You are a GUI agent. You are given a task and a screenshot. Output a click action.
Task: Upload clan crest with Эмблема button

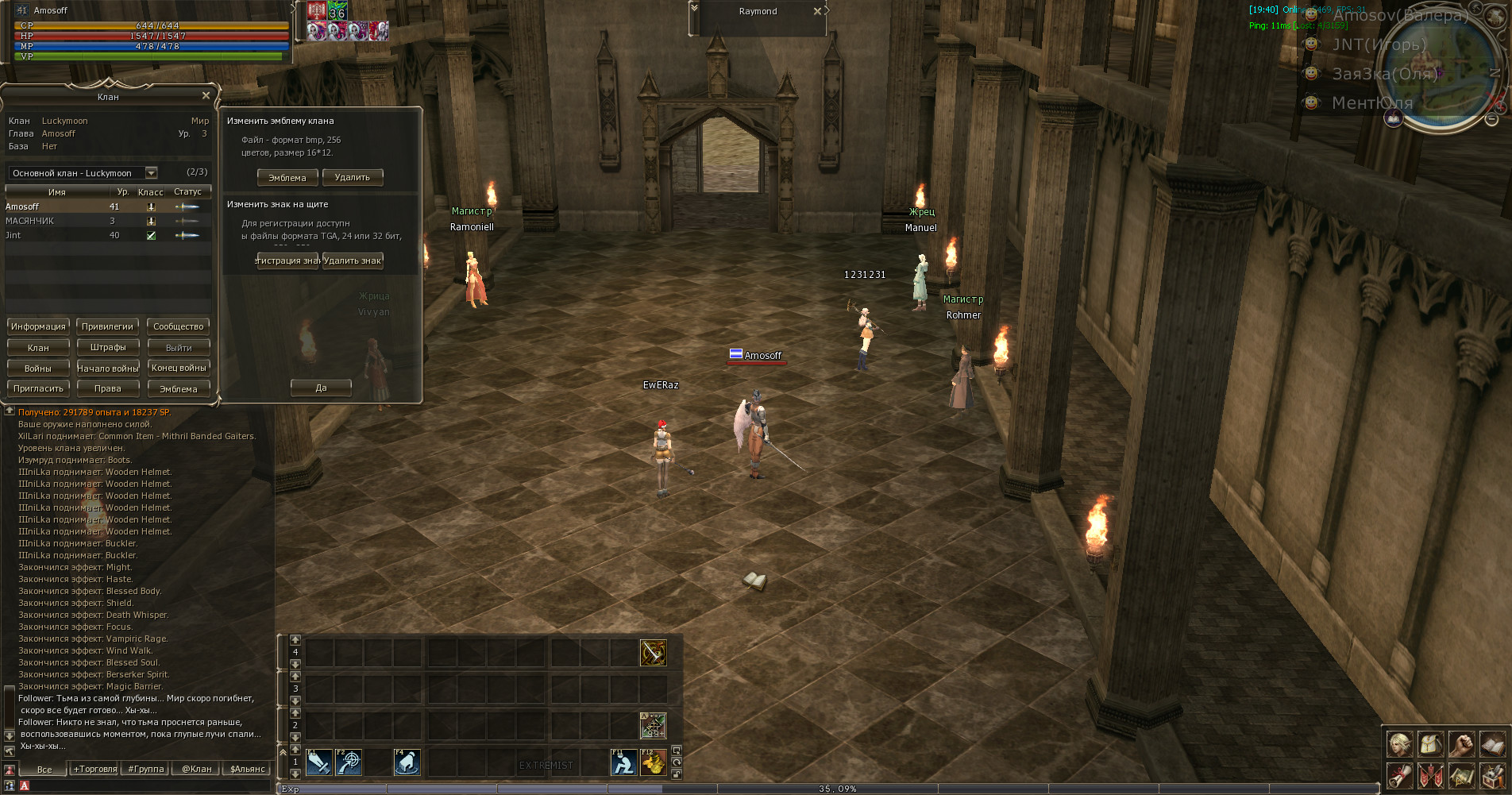[287, 178]
